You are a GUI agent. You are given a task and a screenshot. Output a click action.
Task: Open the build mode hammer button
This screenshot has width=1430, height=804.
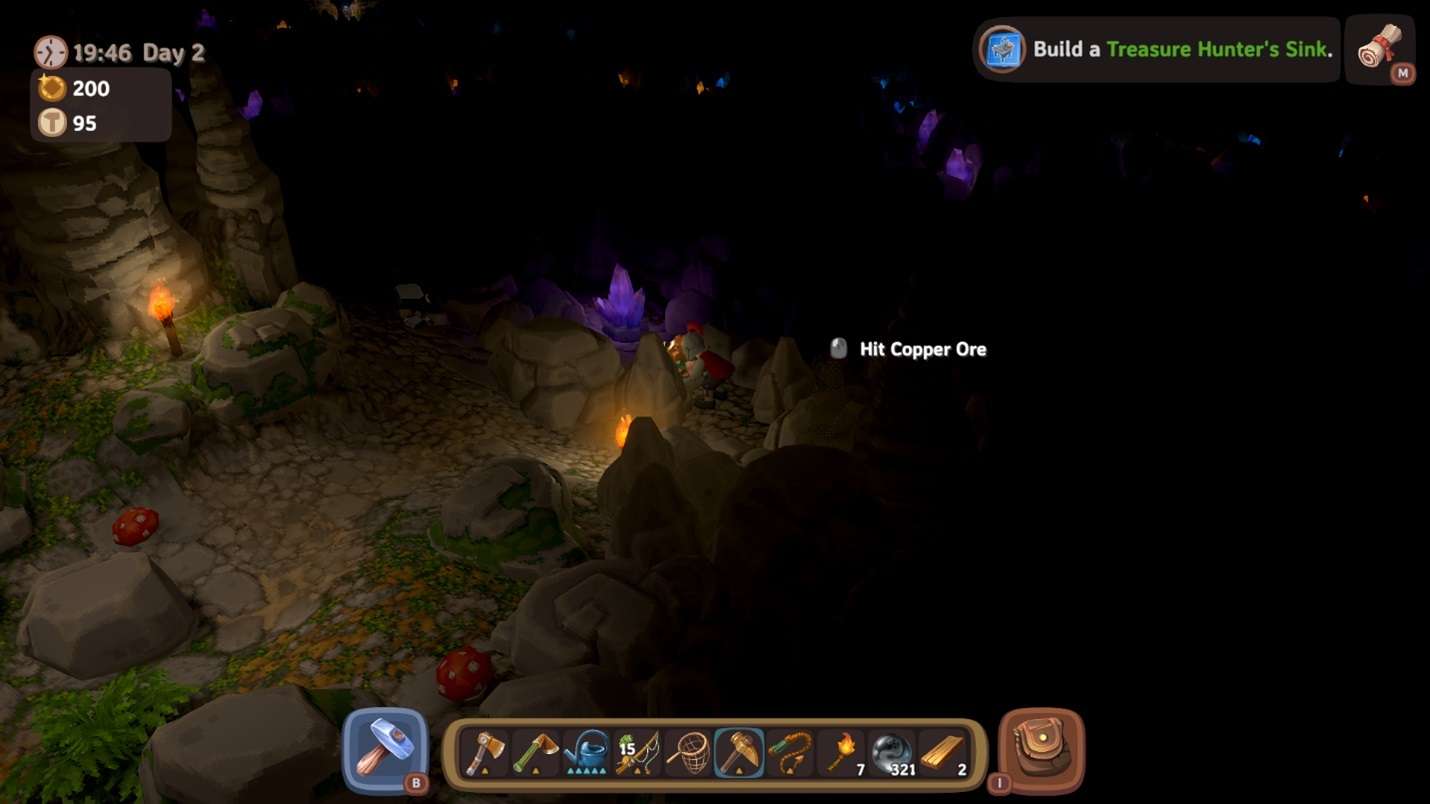[385, 750]
